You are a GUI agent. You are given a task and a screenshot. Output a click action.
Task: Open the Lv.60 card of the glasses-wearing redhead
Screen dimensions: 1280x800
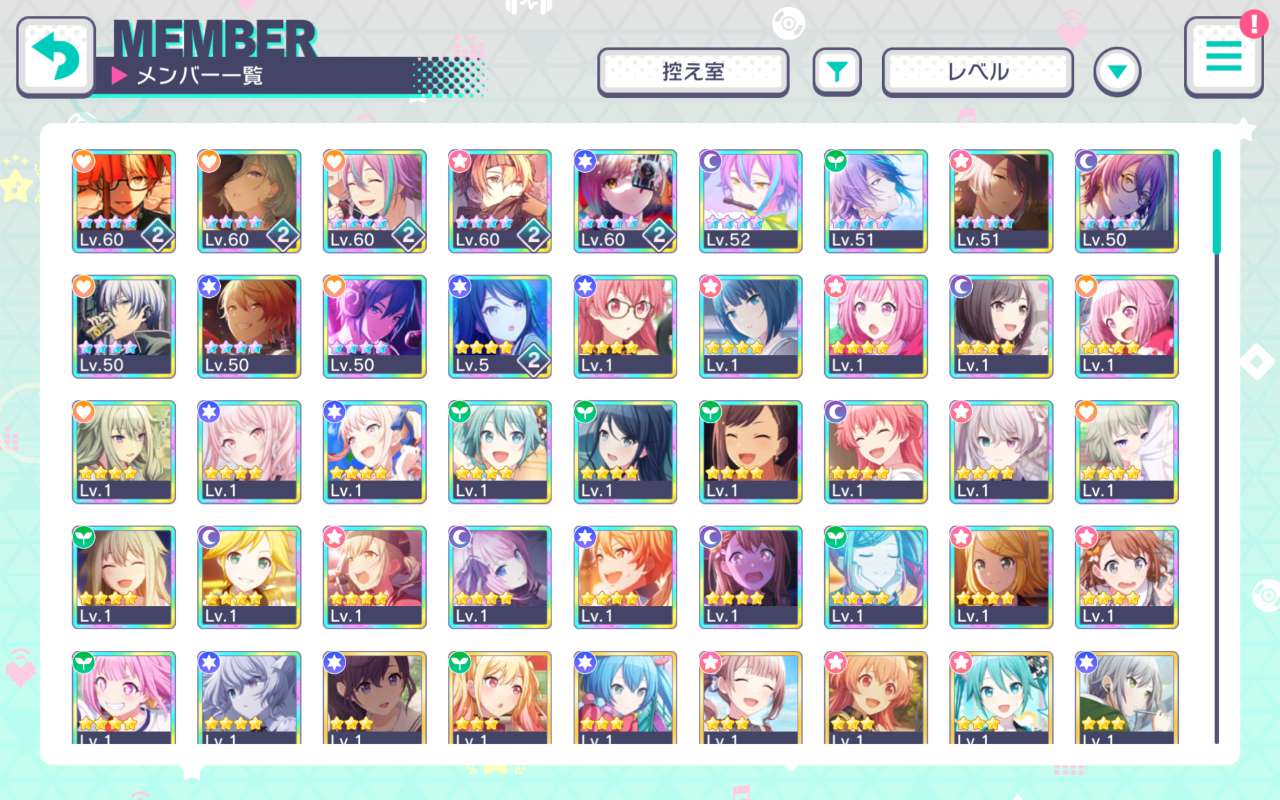click(x=123, y=200)
